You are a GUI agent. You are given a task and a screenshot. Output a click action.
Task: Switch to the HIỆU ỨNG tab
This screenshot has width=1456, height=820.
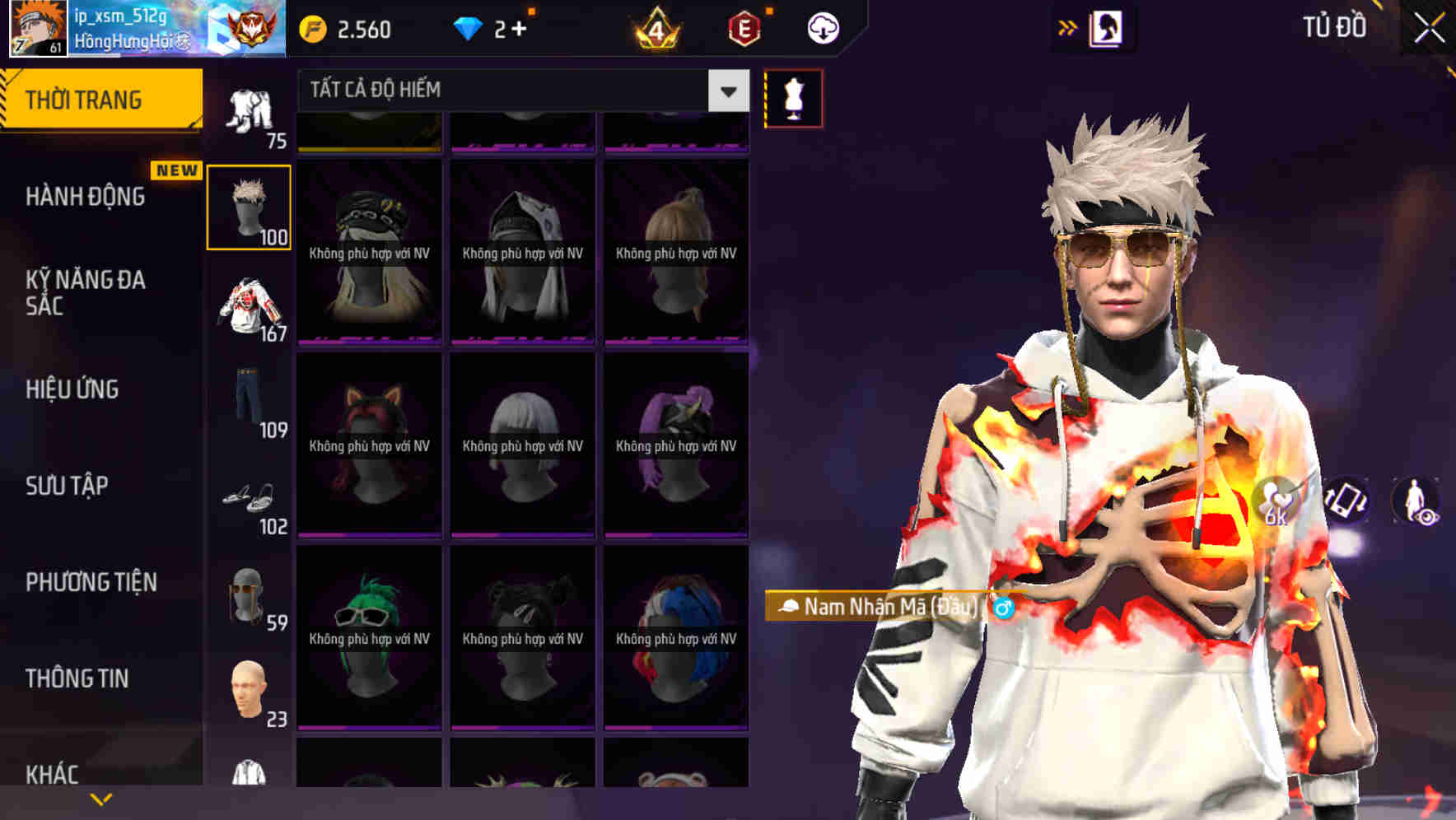coord(72,389)
